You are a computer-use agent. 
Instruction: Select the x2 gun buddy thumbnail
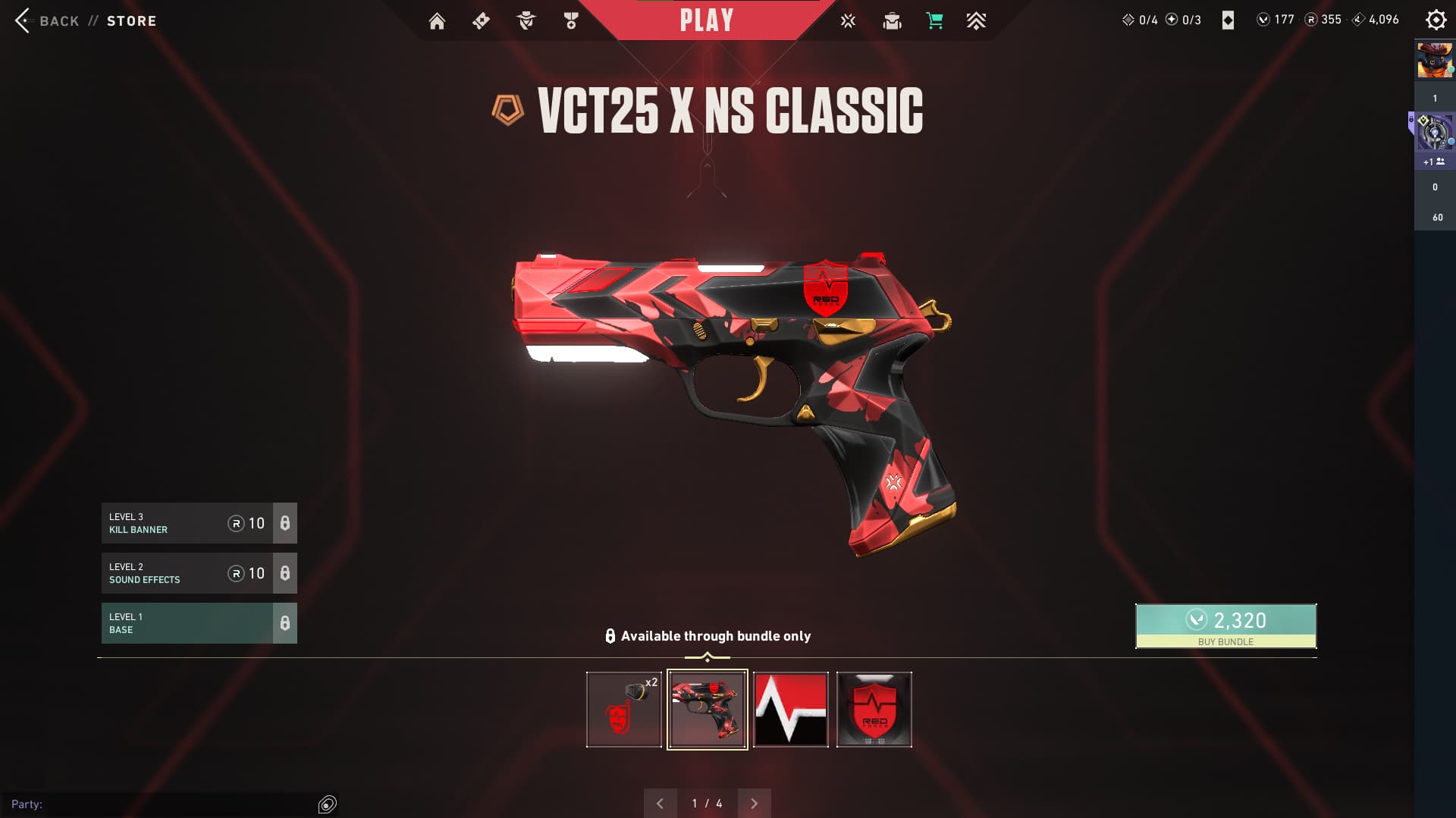click(623, 710)
